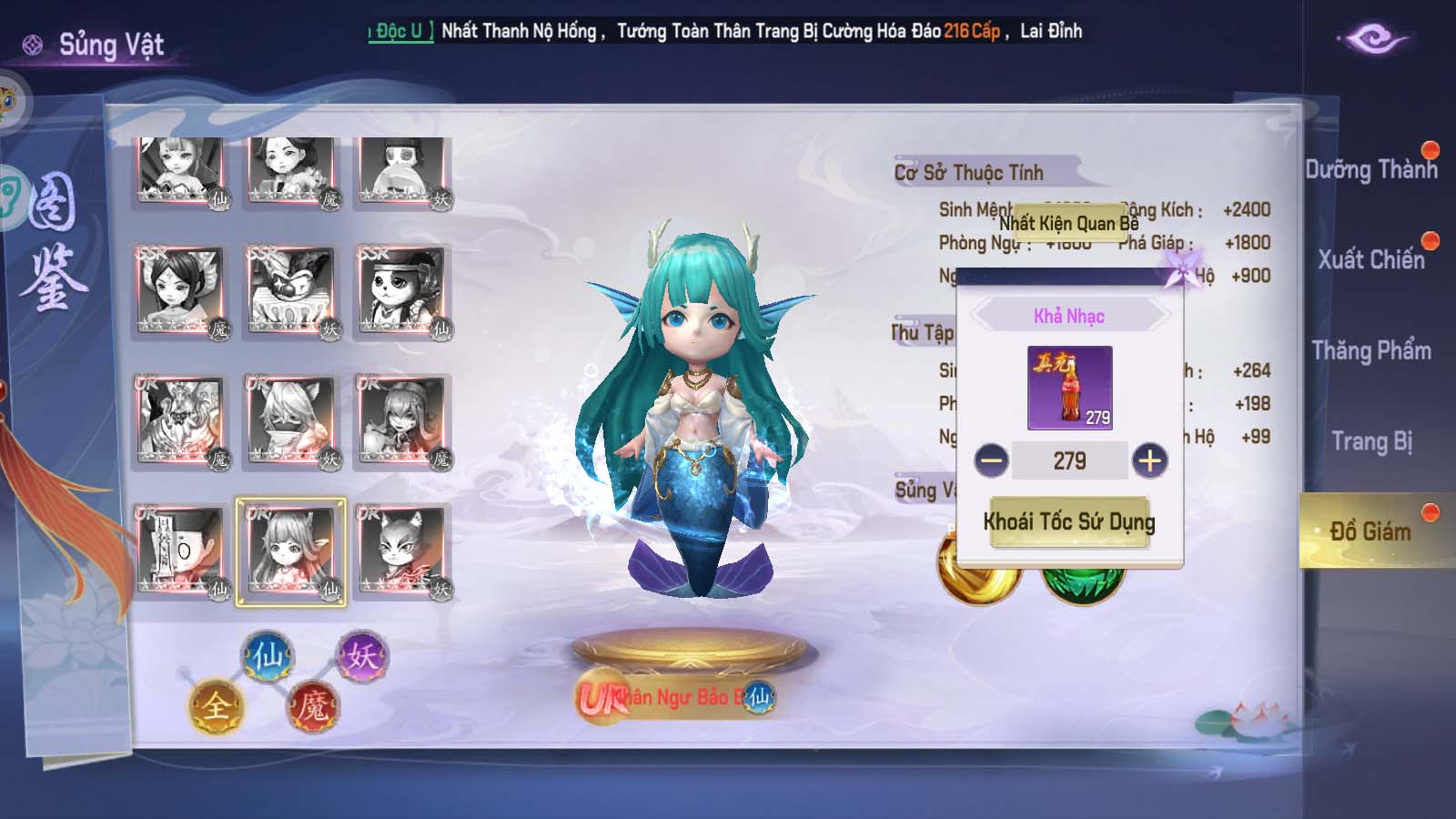
Task: Go to the Trang Bị tab
Action: pos(1370,442)
